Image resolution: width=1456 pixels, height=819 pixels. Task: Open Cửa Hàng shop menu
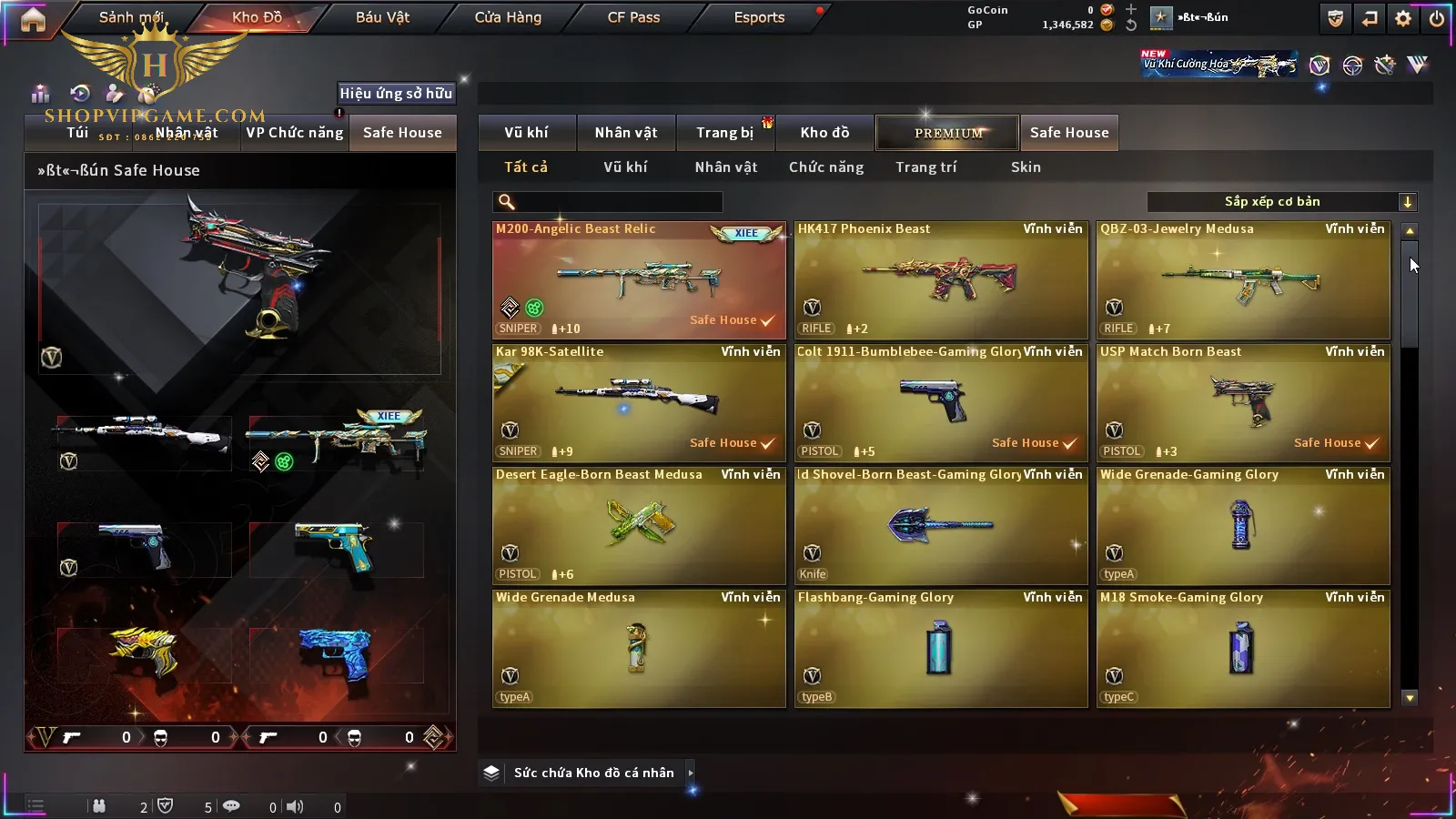tap(508, 17)
